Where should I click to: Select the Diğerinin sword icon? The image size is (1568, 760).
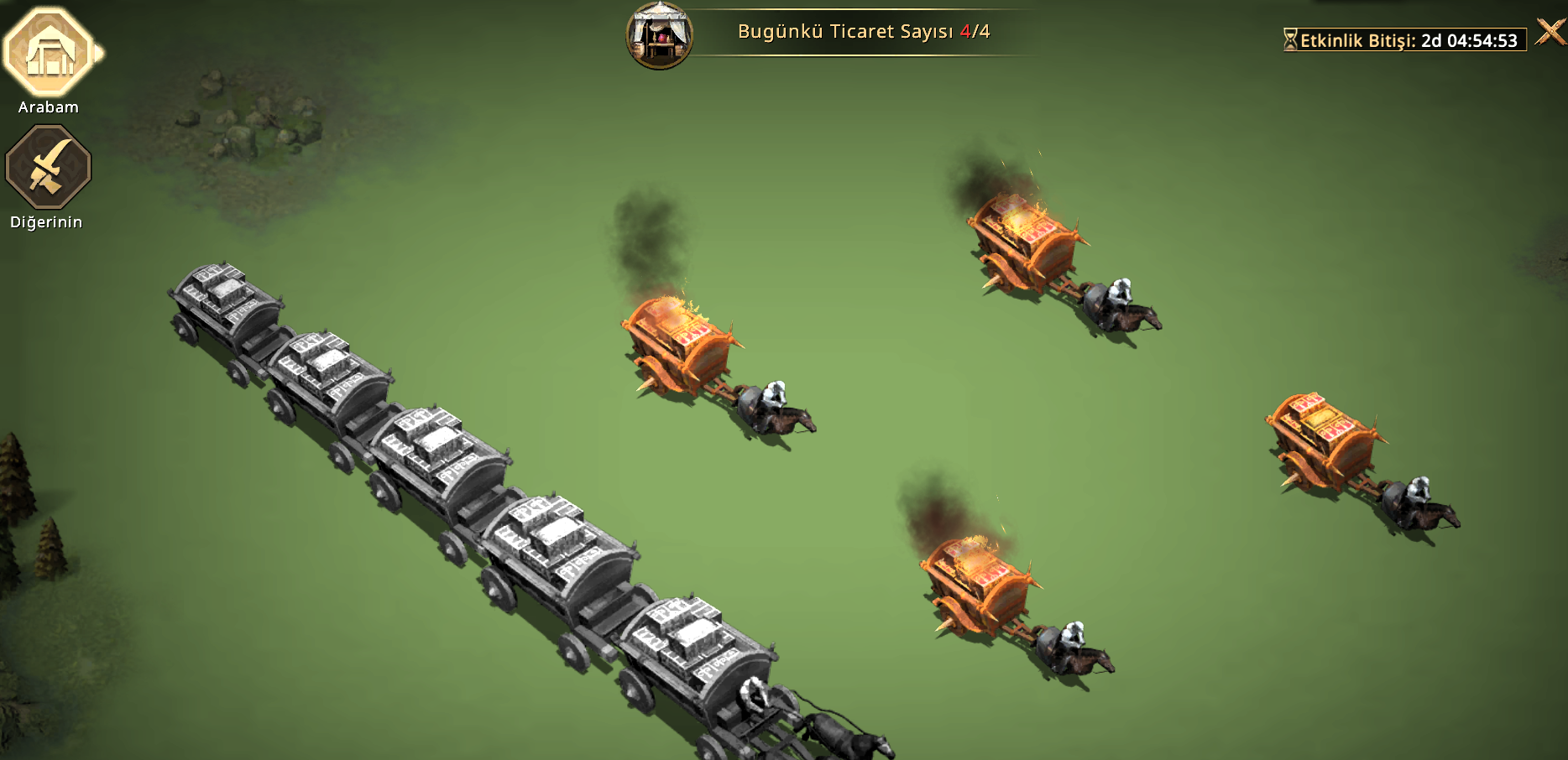pyautogui.click(x=48, y=167)
